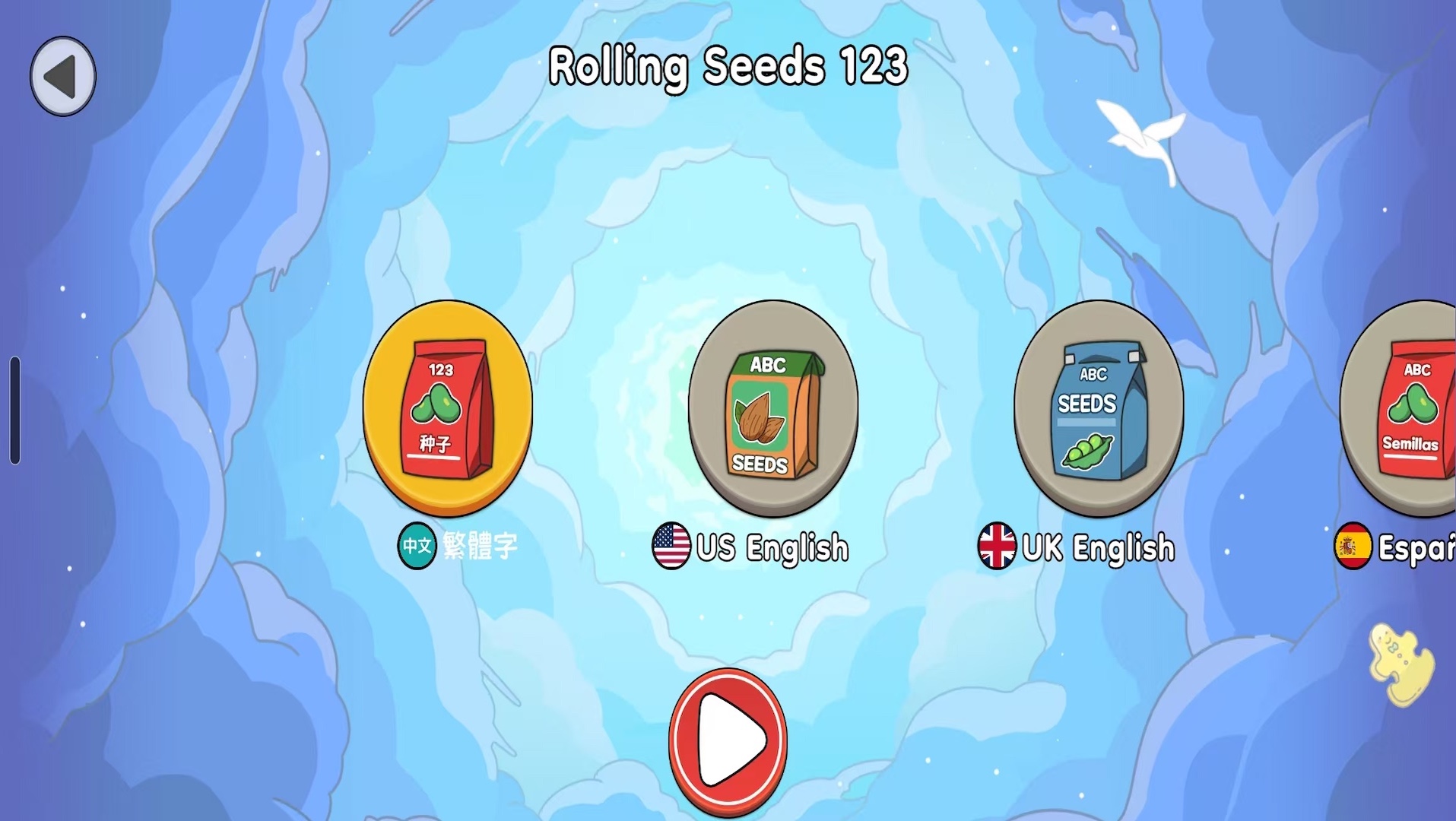Click the Union Jack flag icon

[x=998, y=544]
